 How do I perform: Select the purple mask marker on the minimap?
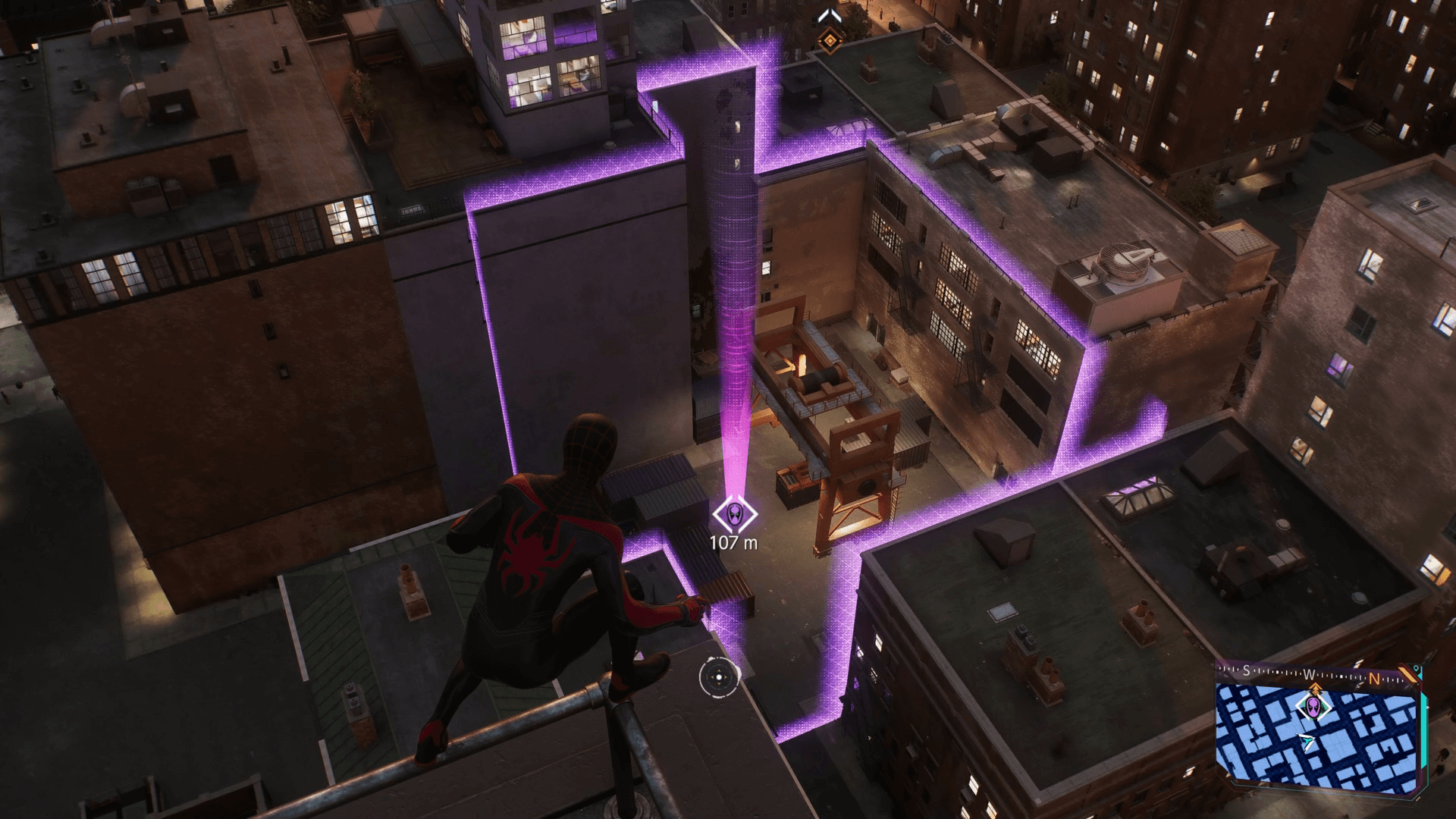tap(1313, 708)
